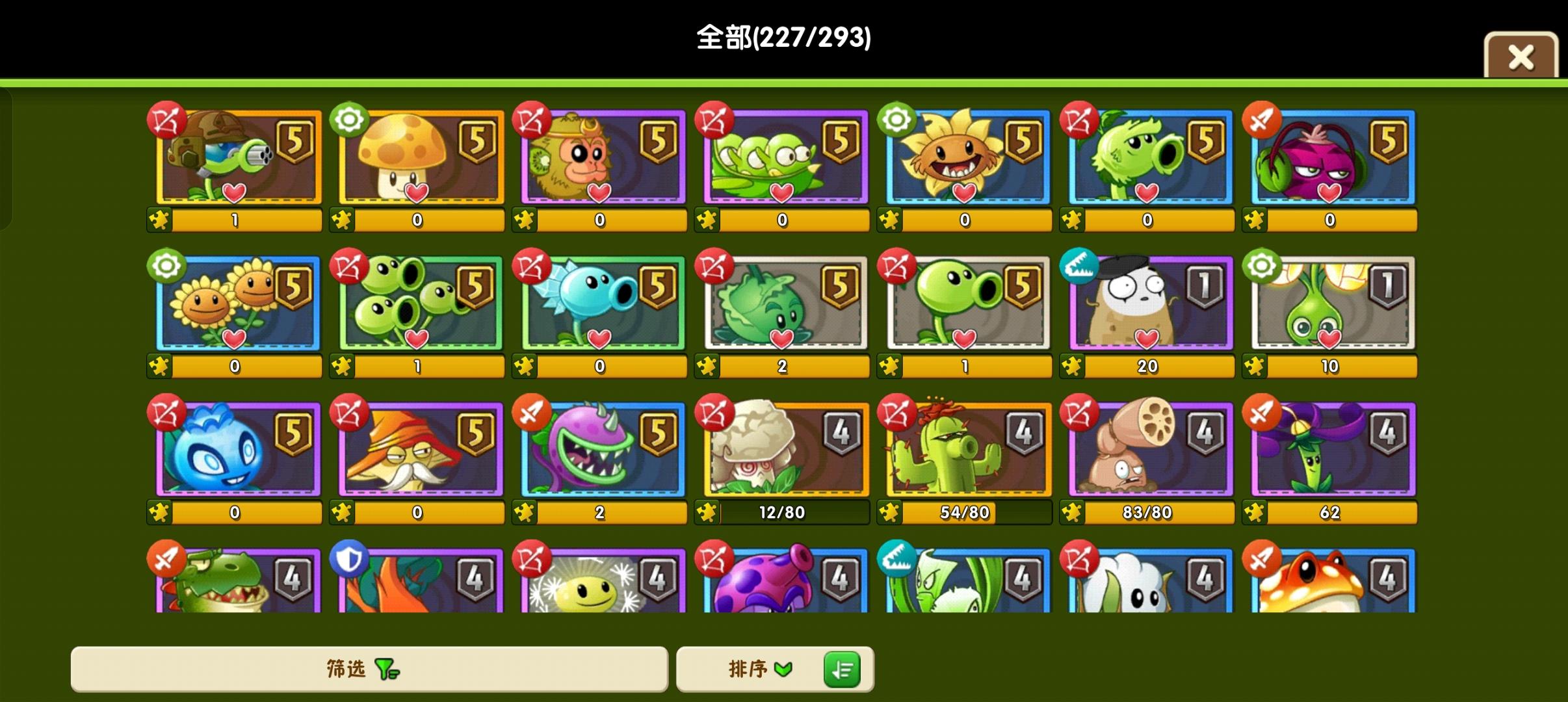Click the bow icon on the Gatling Pea card
Screen dimensions: 1568x702
[x=168, y=120]
